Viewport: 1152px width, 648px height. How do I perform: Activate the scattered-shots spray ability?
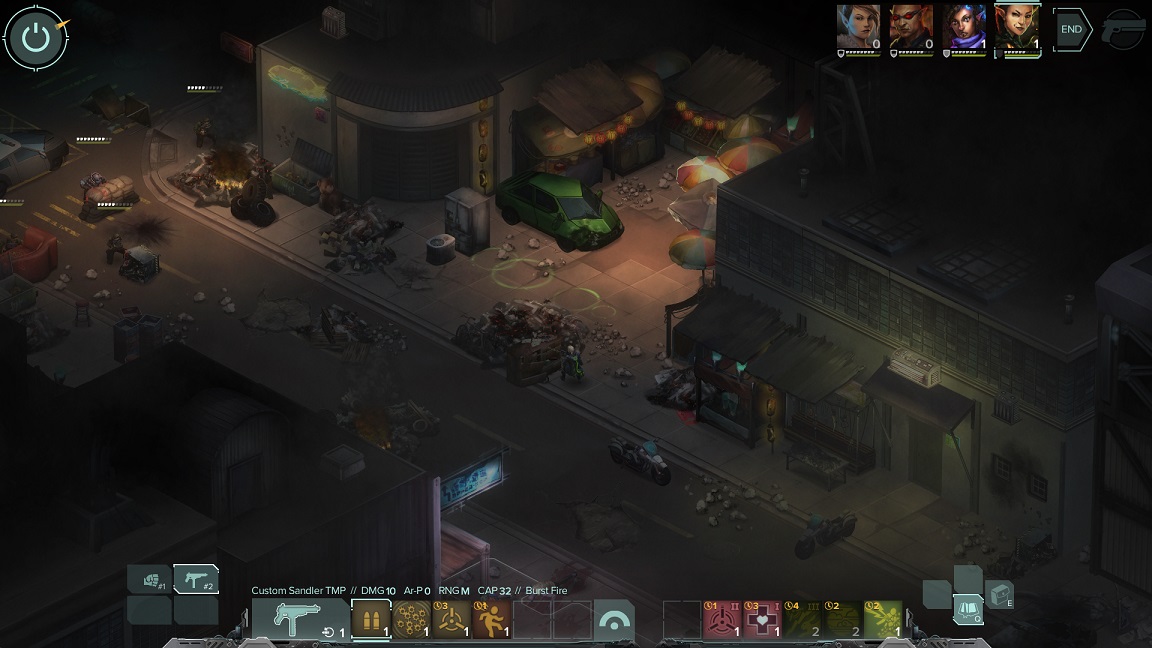[x=411, y=620]
